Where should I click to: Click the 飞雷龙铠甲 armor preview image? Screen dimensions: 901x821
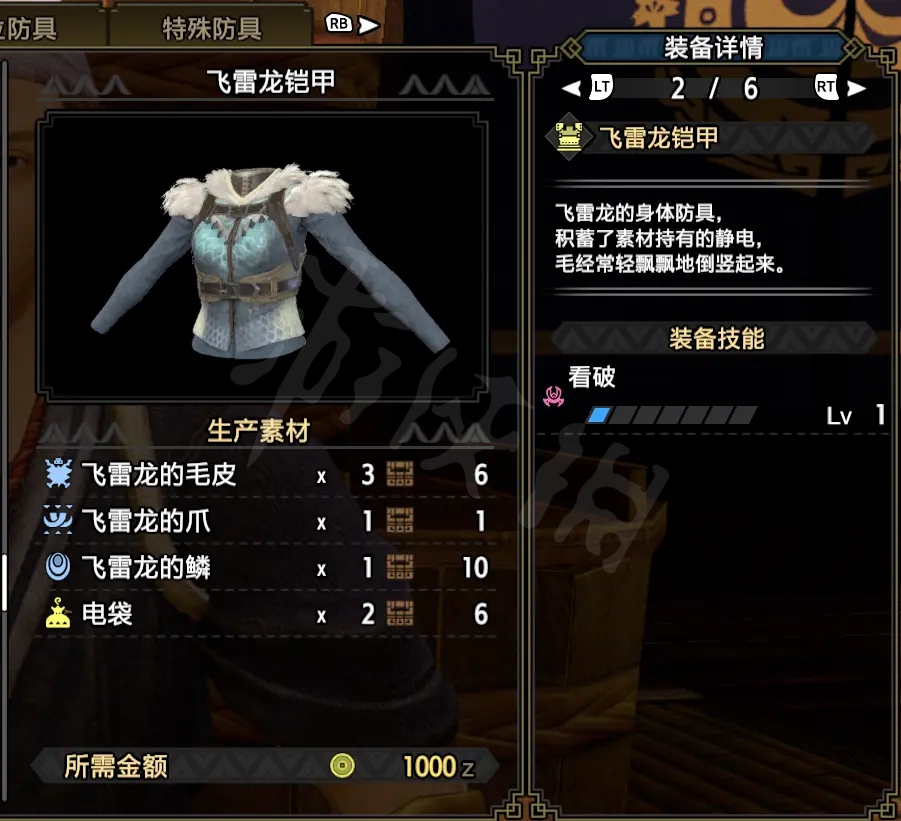coord(270,258)
